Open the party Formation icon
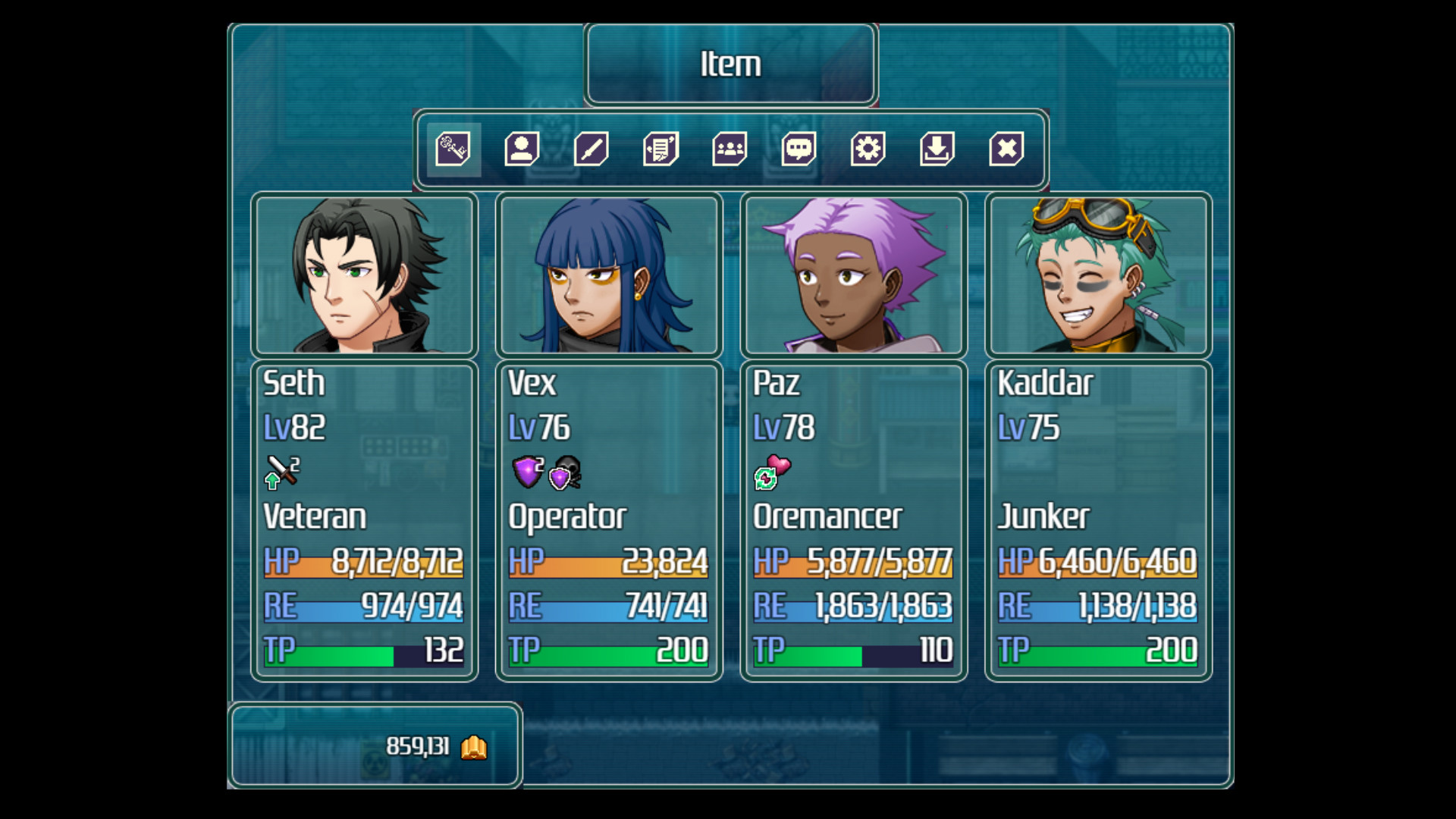This screenshot has height=819, width=1456. point(729,150)
